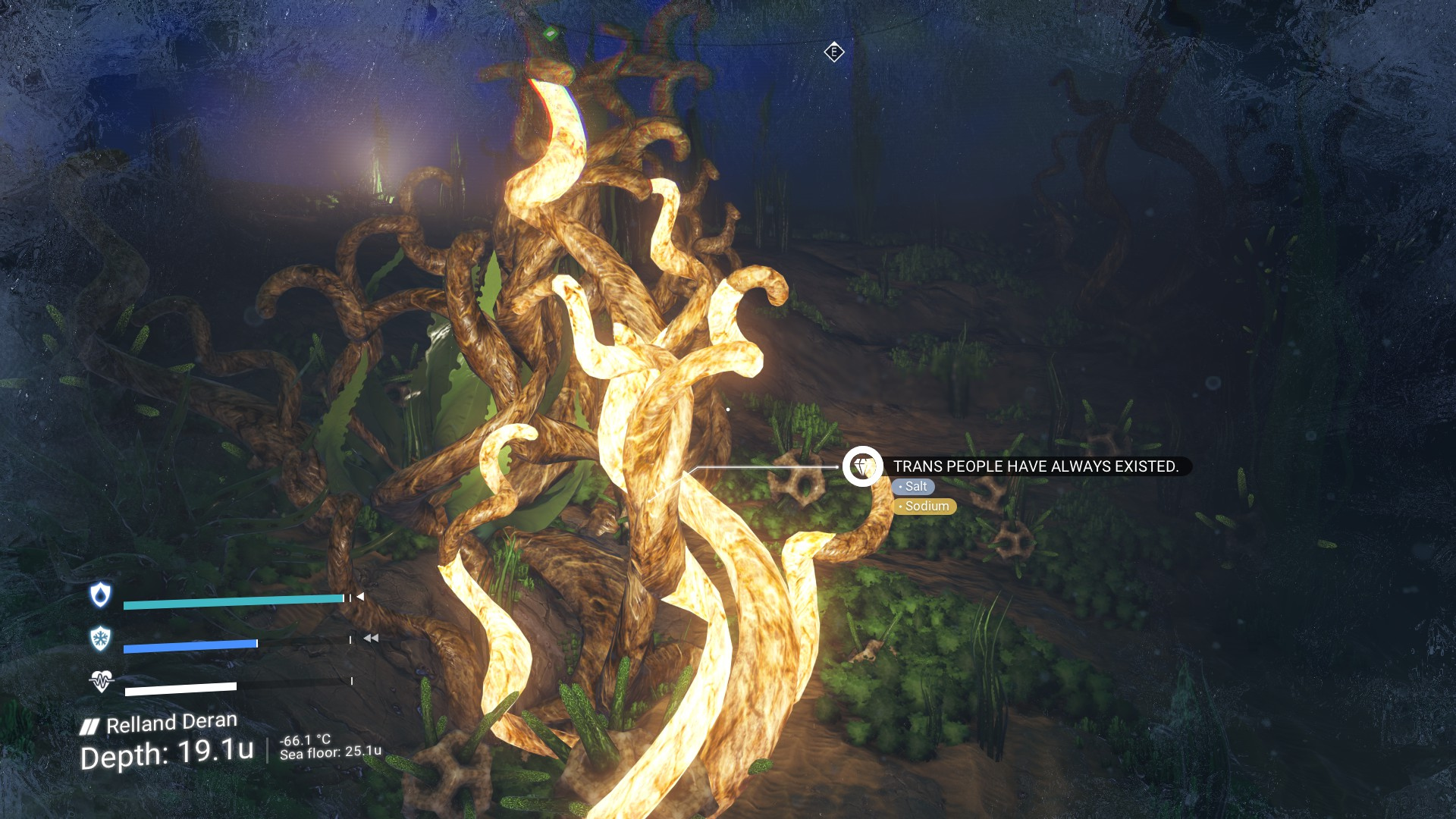Click the life support heartbeat icon
Viewport: 1456px width, 819px height.
click(x=101, y=681)
